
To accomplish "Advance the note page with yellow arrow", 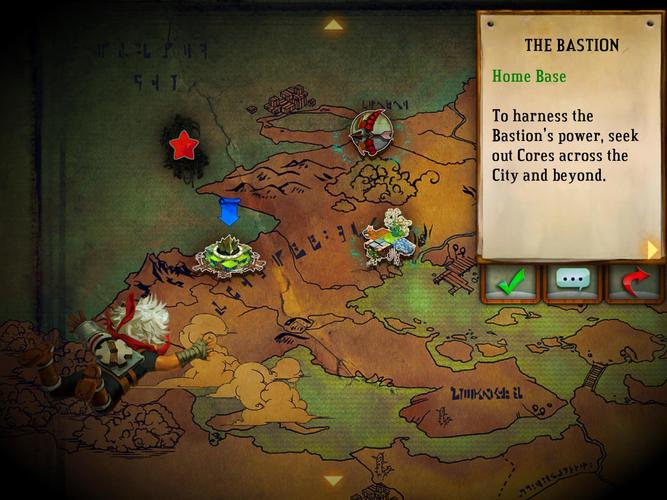I will click(x=652, y=248).
